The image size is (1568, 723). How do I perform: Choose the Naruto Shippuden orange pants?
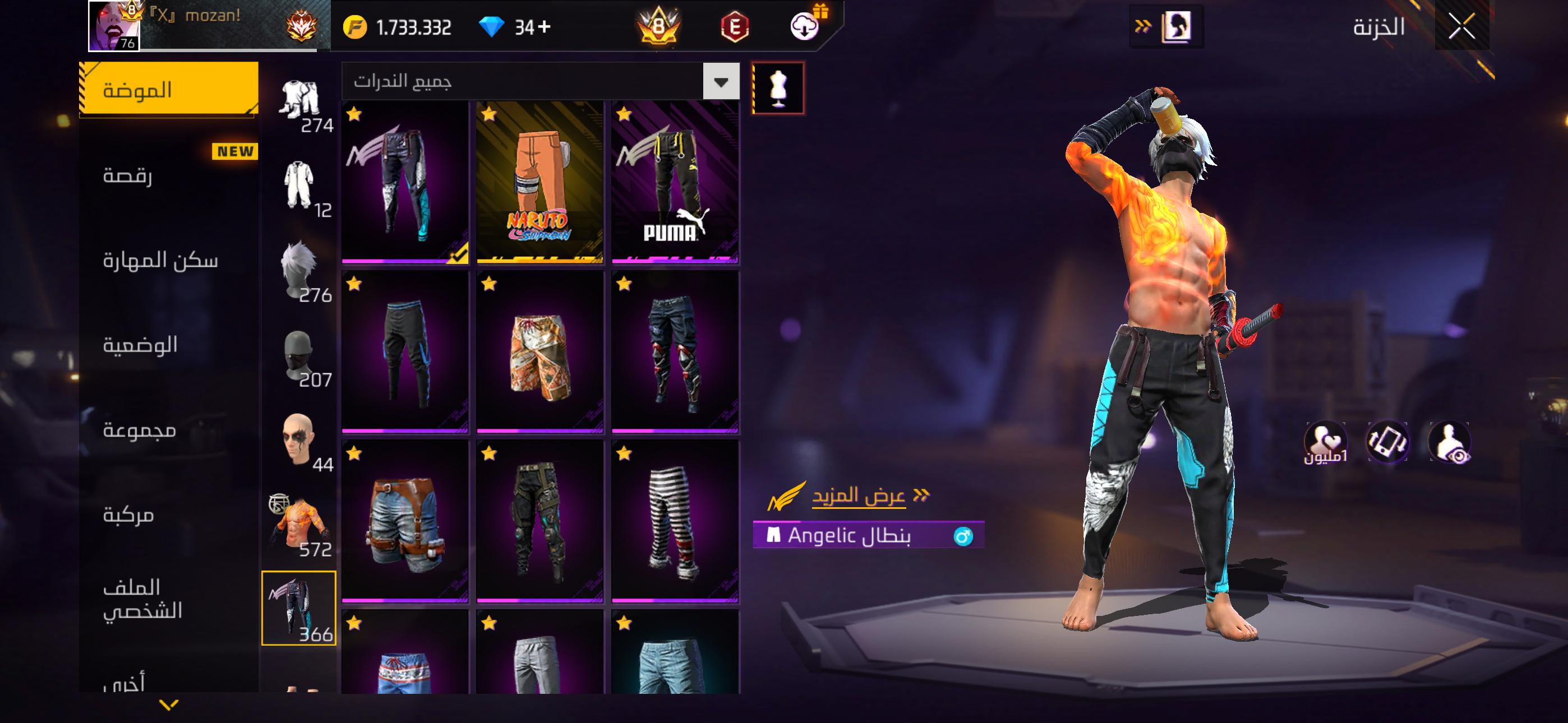(540, 183)
